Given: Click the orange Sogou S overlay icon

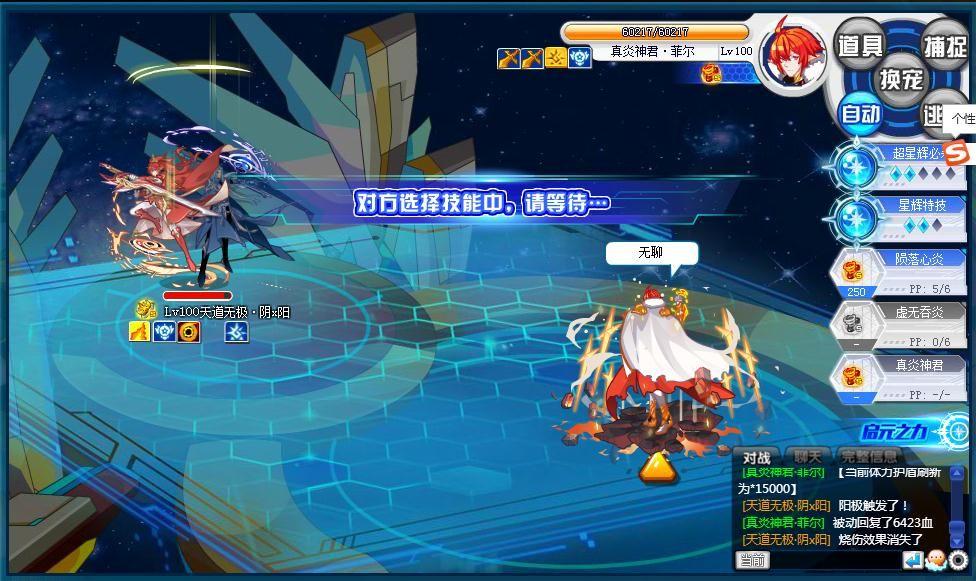Looking at the screenshot, I should tap(957, 153).
